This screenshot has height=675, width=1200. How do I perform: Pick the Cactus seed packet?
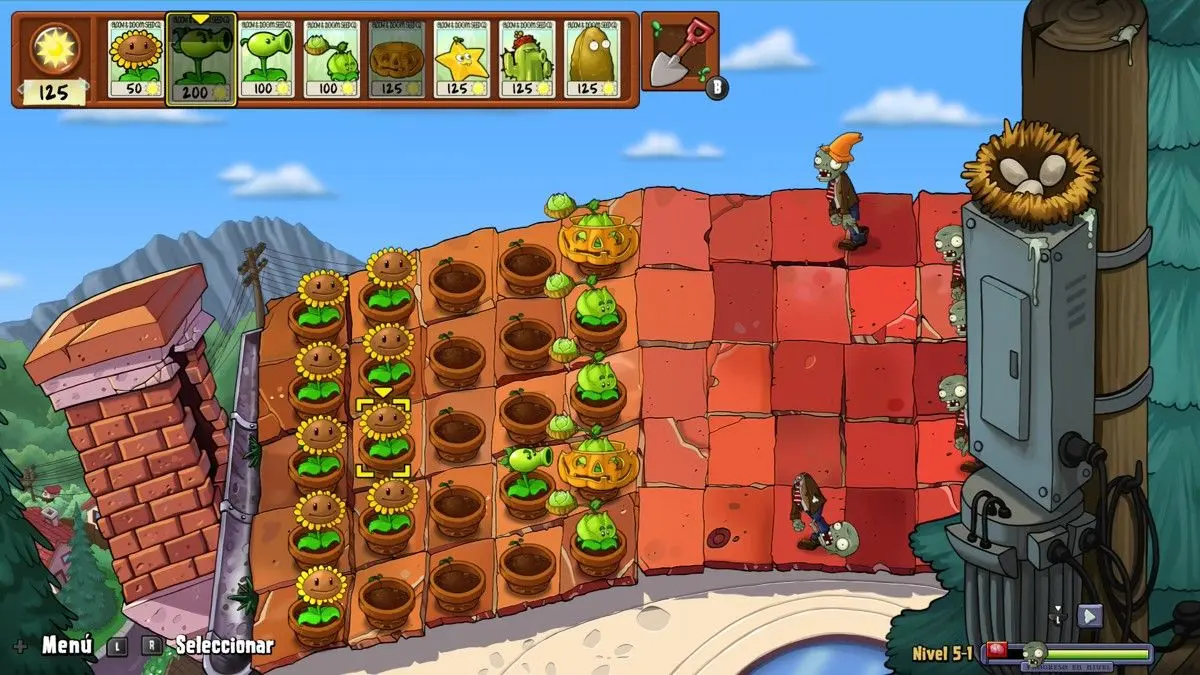coord(527,59)
